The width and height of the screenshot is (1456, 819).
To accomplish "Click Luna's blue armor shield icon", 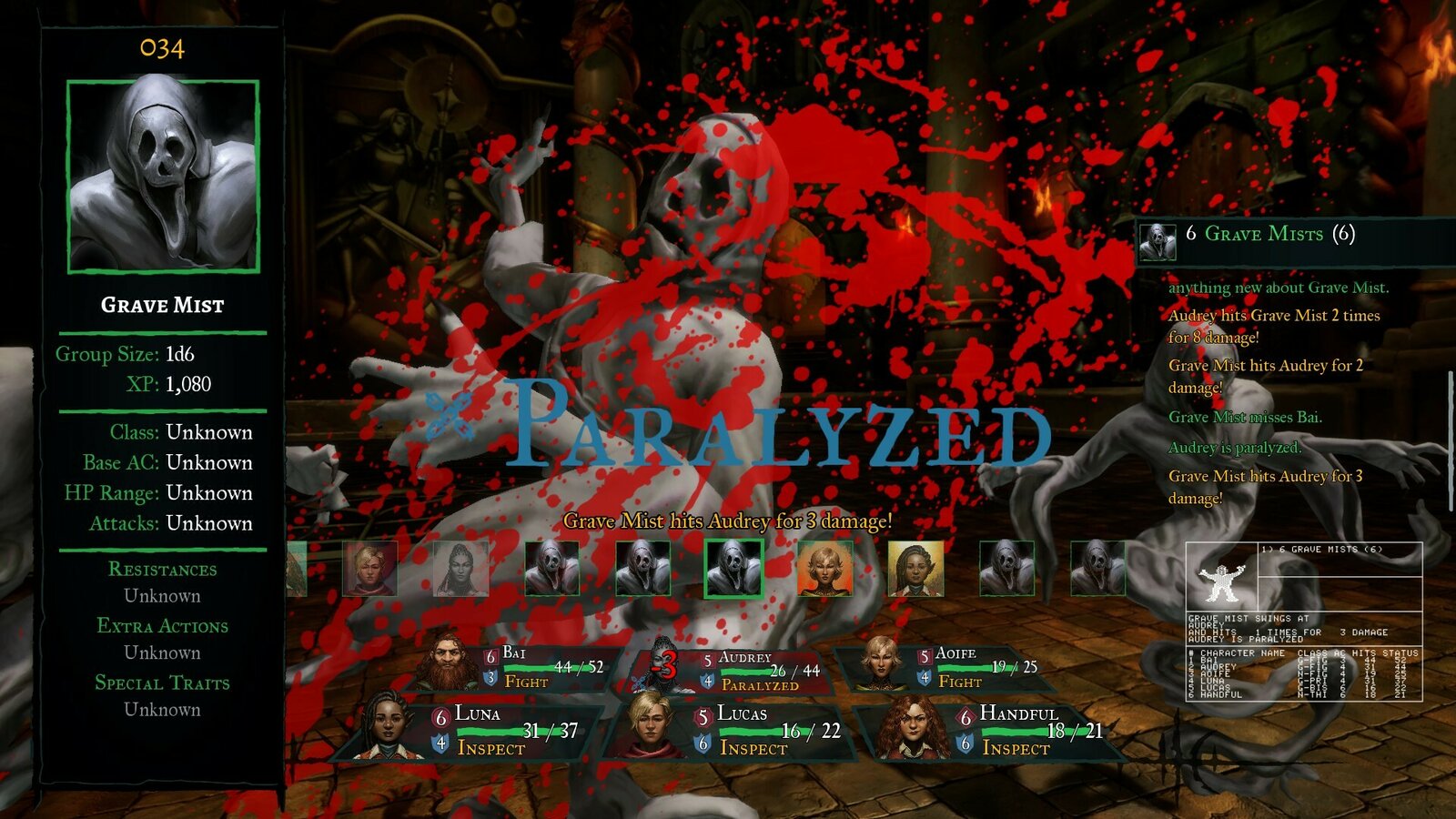I will pyautogui.click(x=440, y=744).
